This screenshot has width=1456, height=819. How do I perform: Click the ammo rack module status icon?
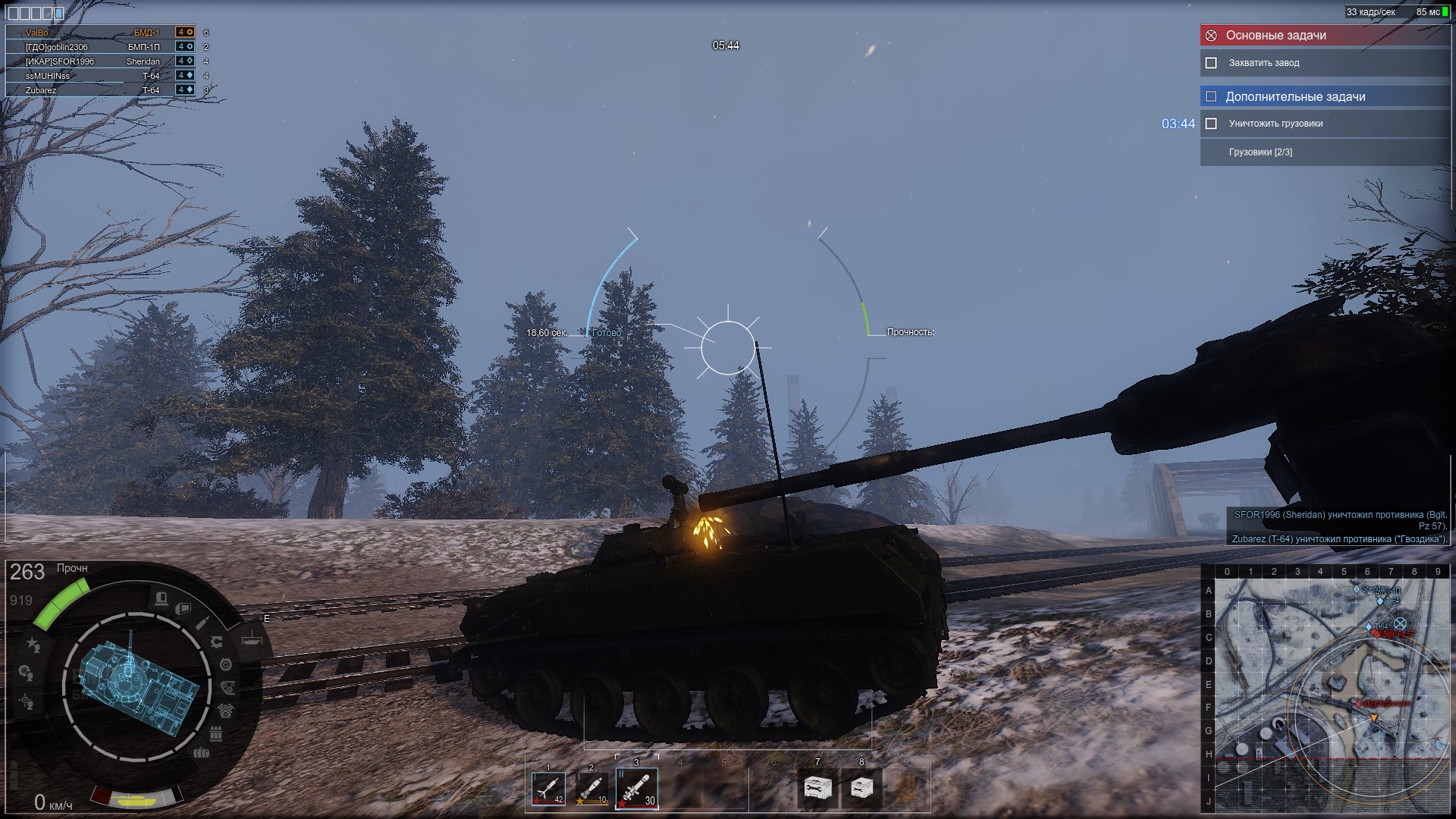coord(215,733)
